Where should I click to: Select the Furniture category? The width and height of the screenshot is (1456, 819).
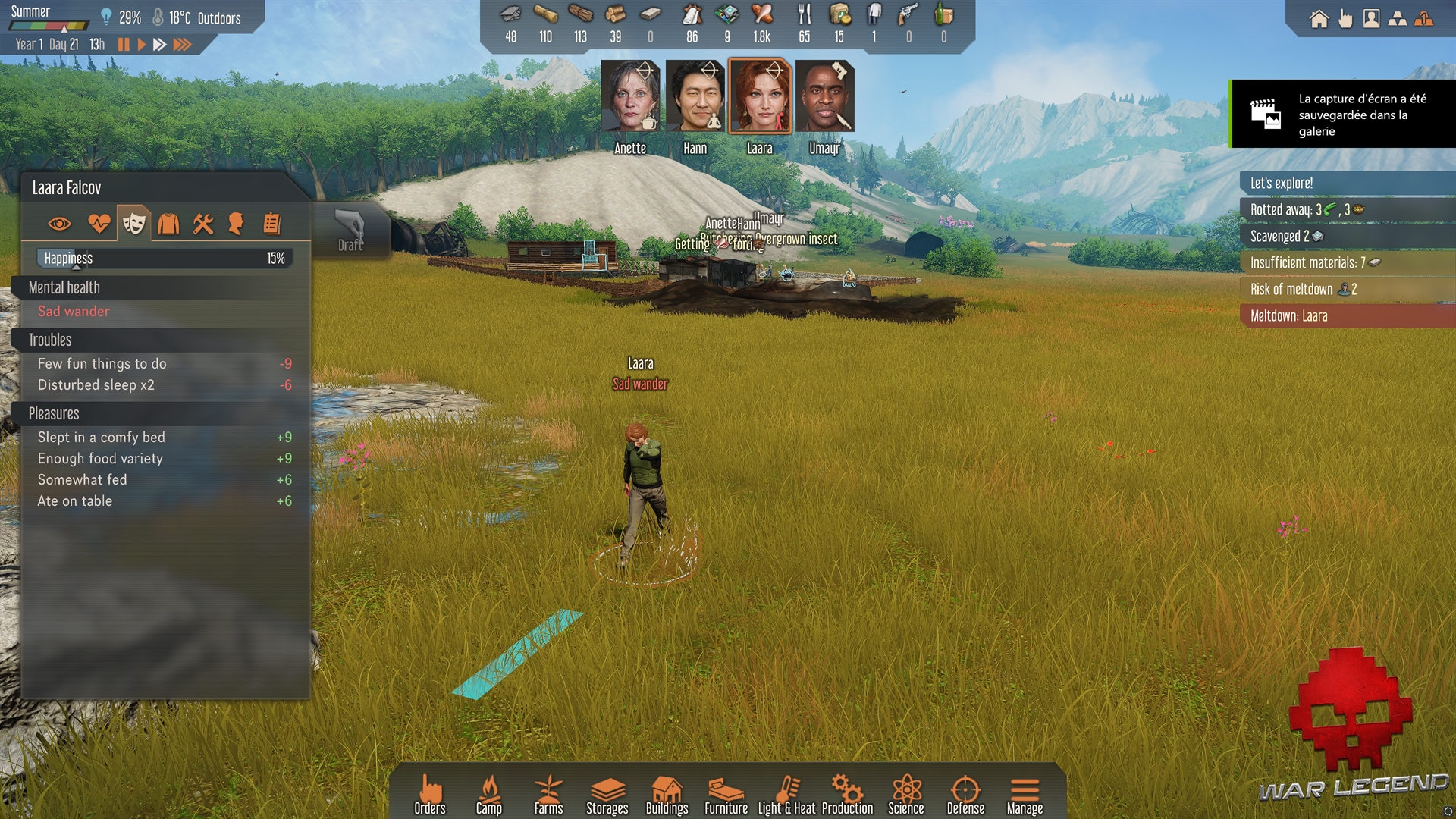(726, 795)
